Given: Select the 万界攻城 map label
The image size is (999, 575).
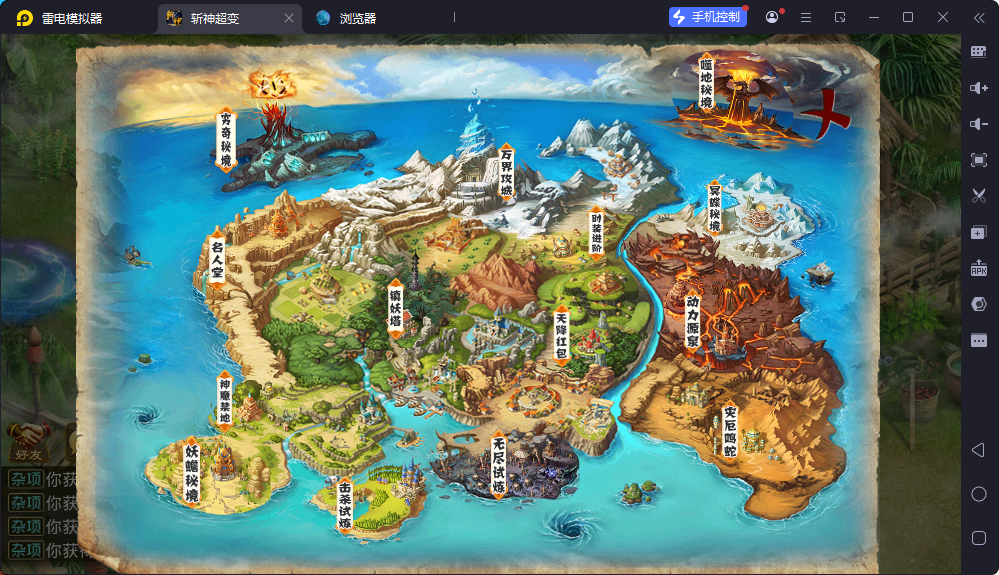Looking at the screenshot, I should tap(507, 172).
